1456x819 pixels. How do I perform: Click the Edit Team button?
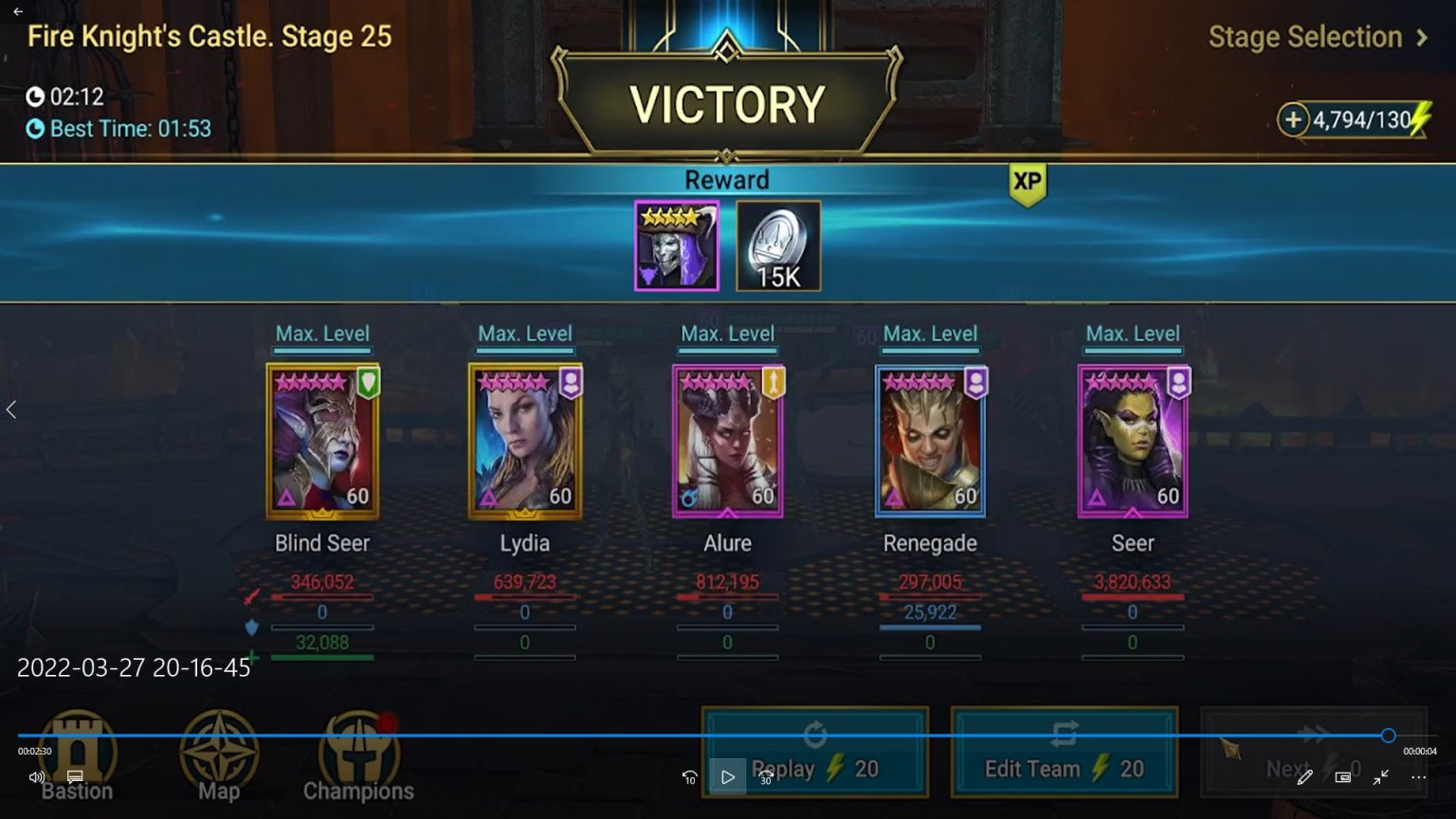point(1064,752)
